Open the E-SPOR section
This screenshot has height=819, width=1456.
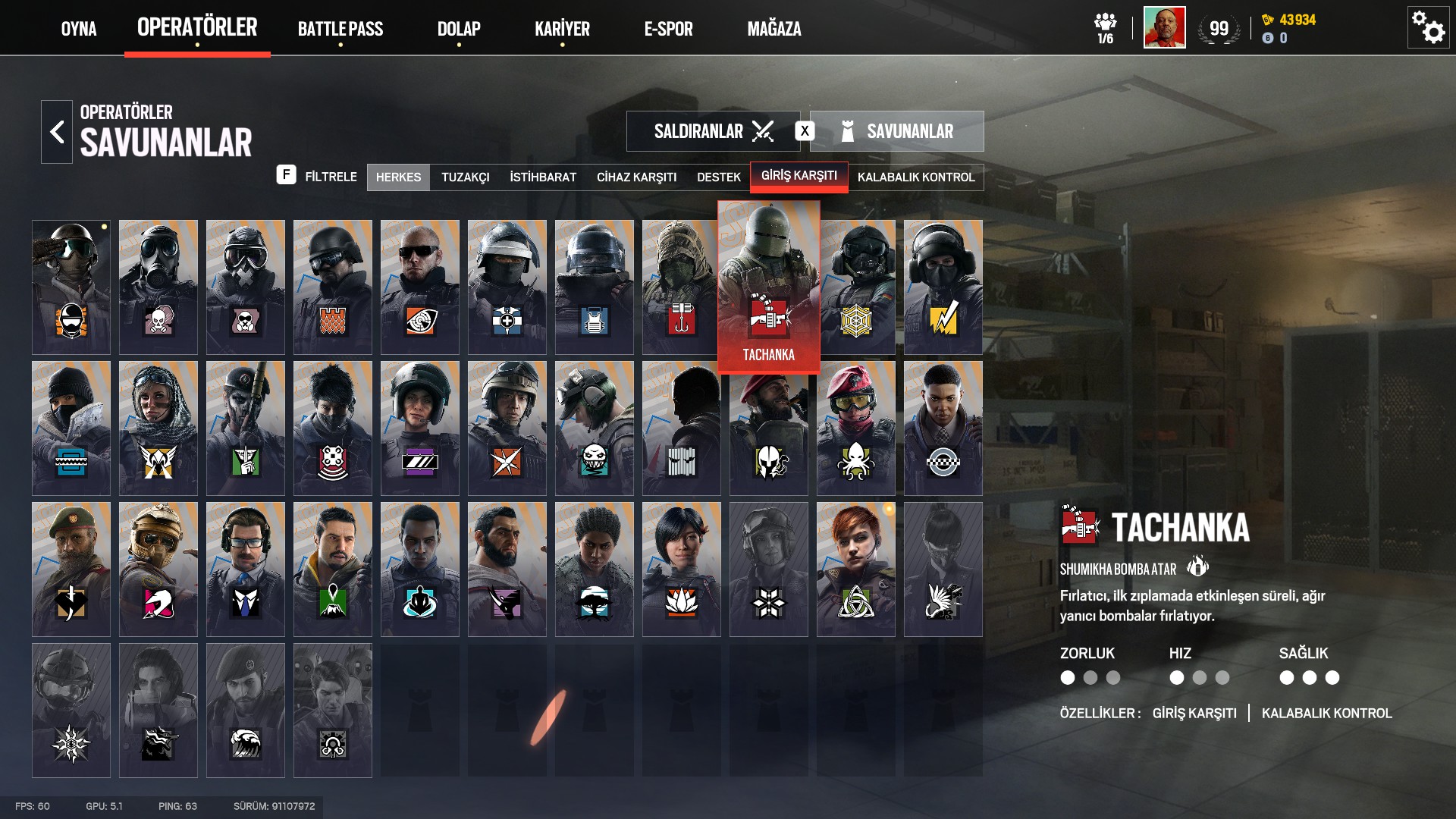tap(668, 29)
